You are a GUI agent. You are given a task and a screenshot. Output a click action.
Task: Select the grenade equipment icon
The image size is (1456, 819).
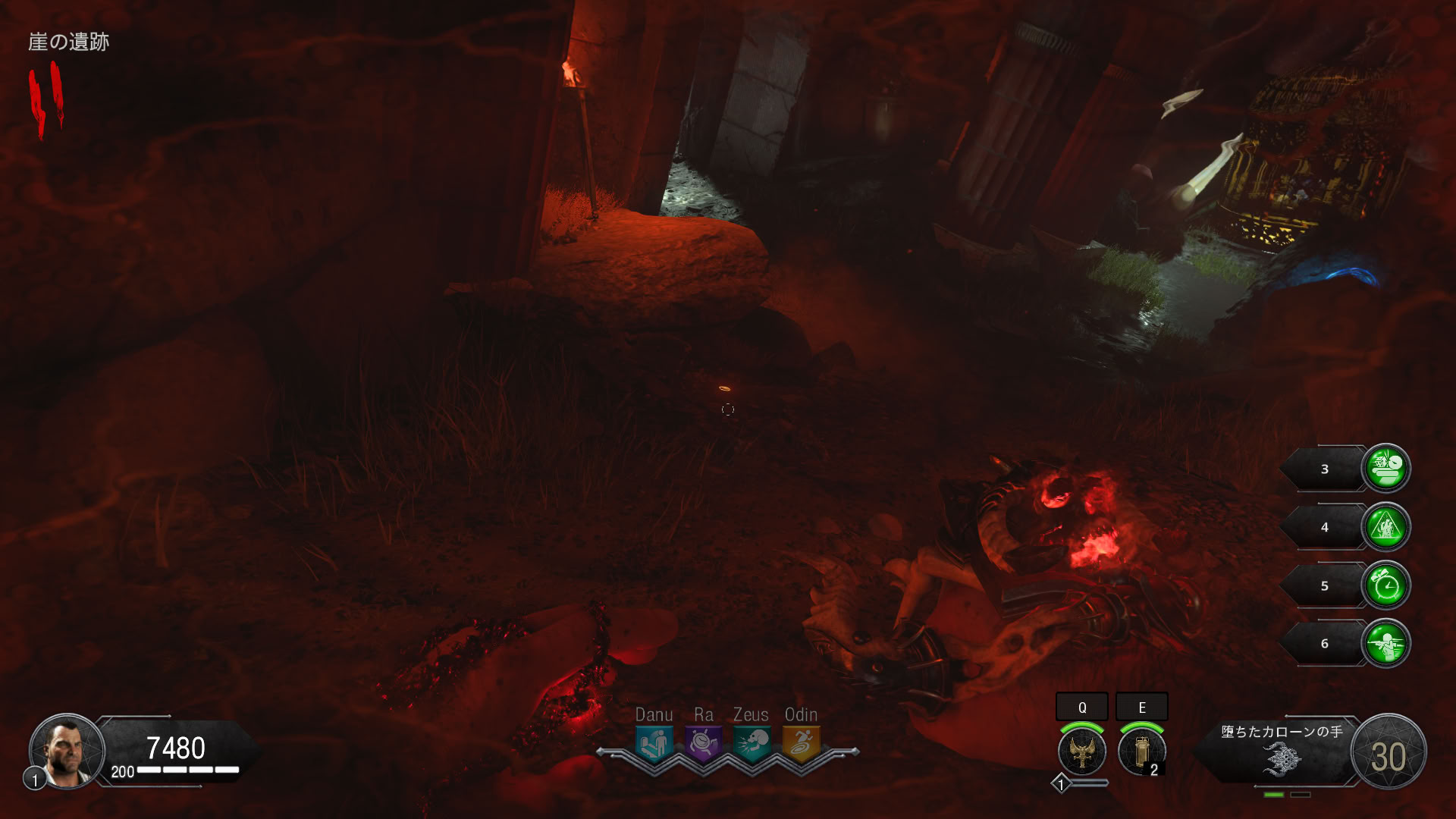click(1141, 752)
